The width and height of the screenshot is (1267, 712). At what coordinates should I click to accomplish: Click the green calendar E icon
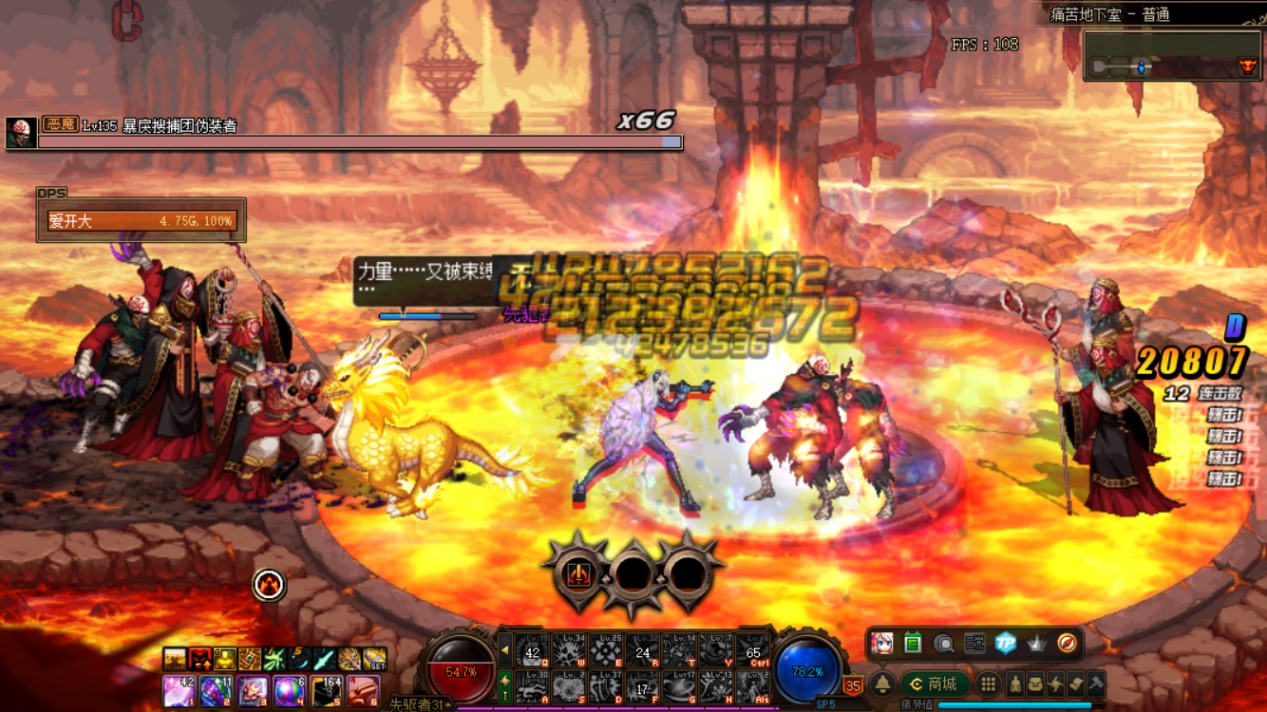point(912,644)
